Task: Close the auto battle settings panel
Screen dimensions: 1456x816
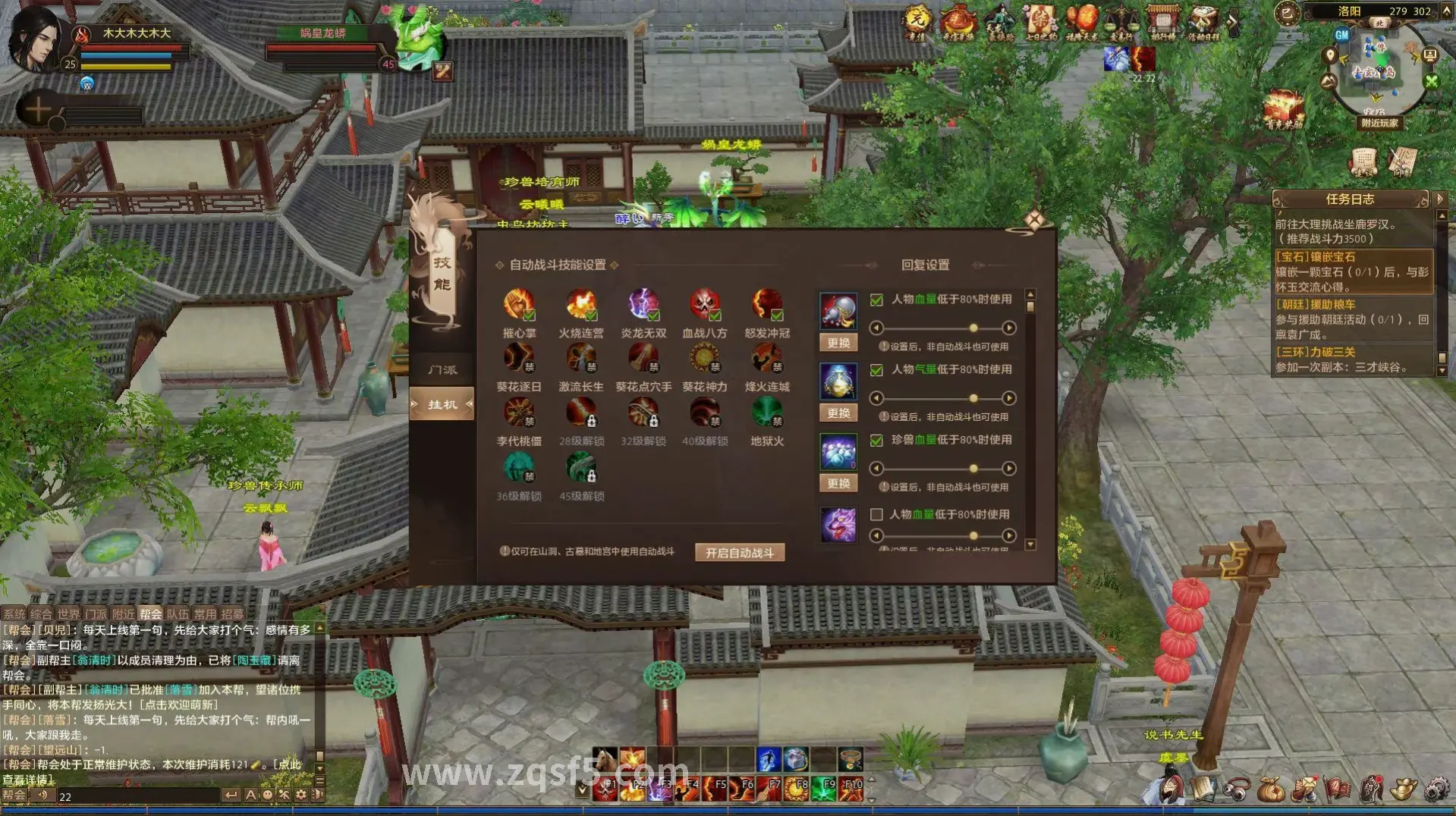Action: pos(1034,221)
